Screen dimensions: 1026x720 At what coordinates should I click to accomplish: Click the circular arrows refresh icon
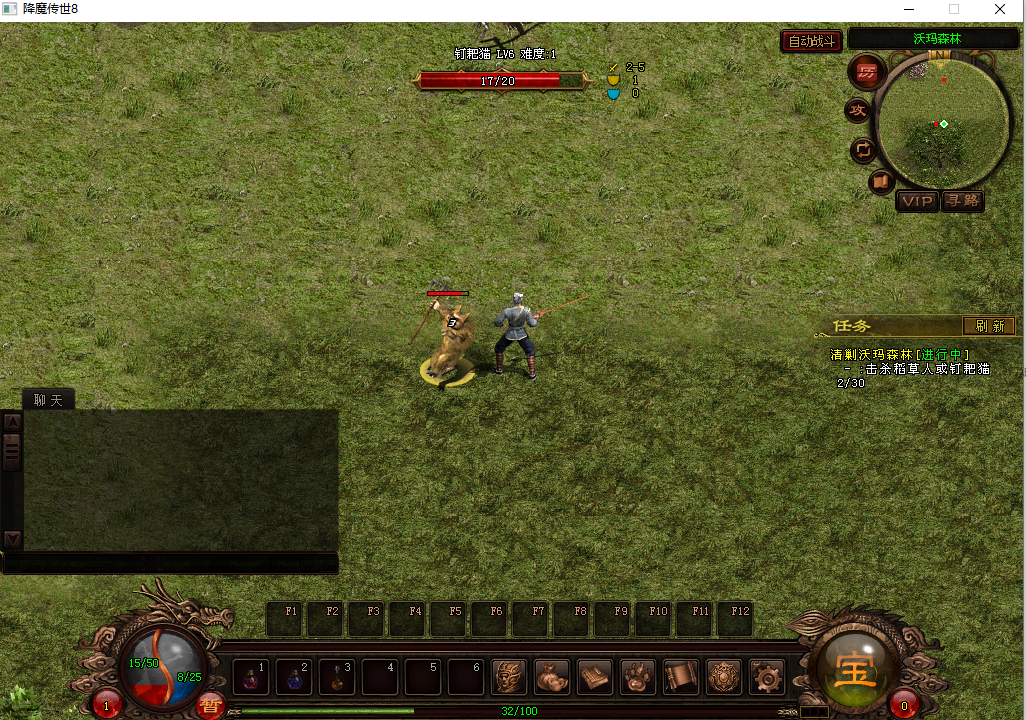point(862,151)
